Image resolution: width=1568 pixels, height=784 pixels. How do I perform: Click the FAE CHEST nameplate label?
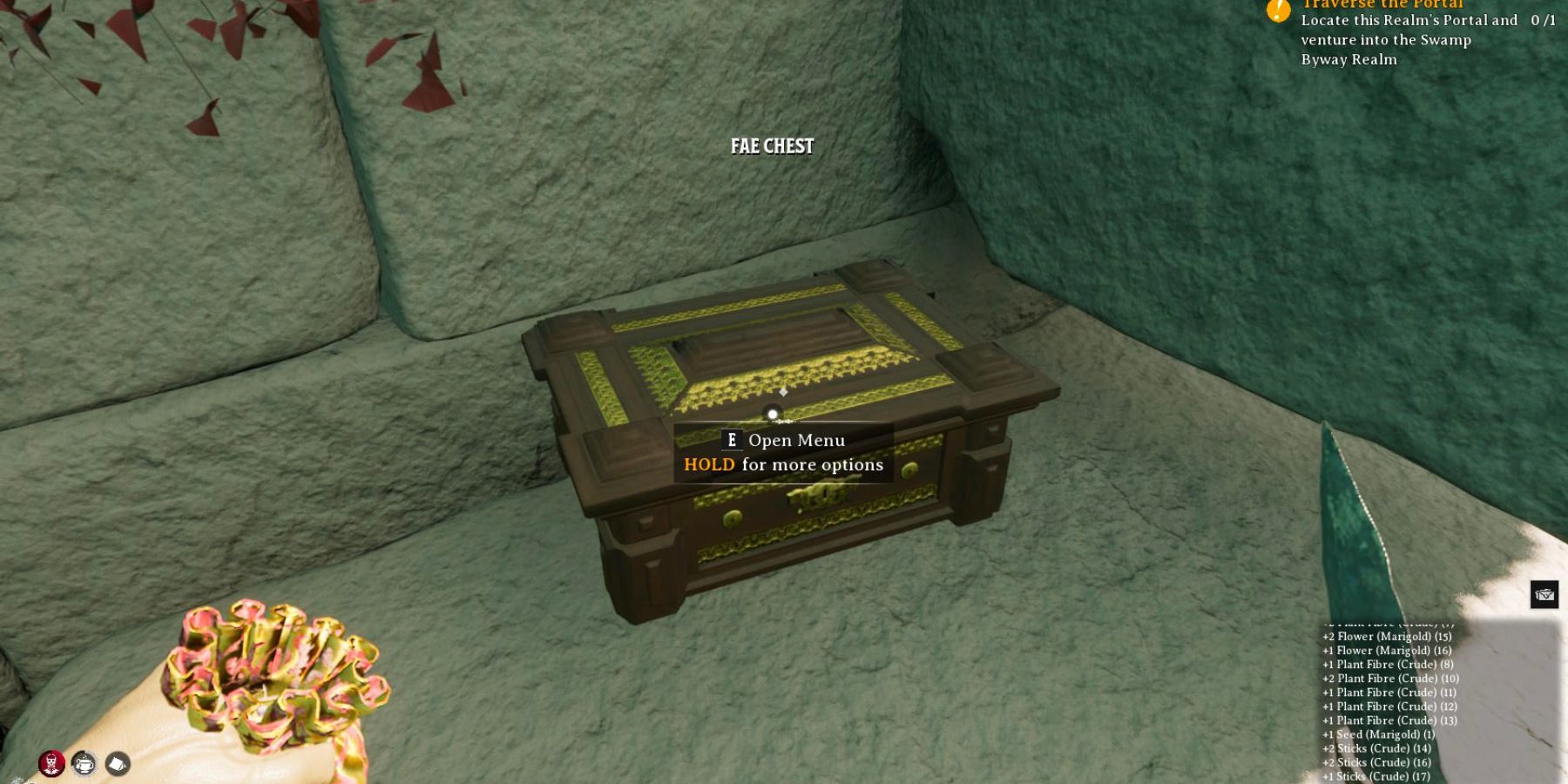point(770,146)
